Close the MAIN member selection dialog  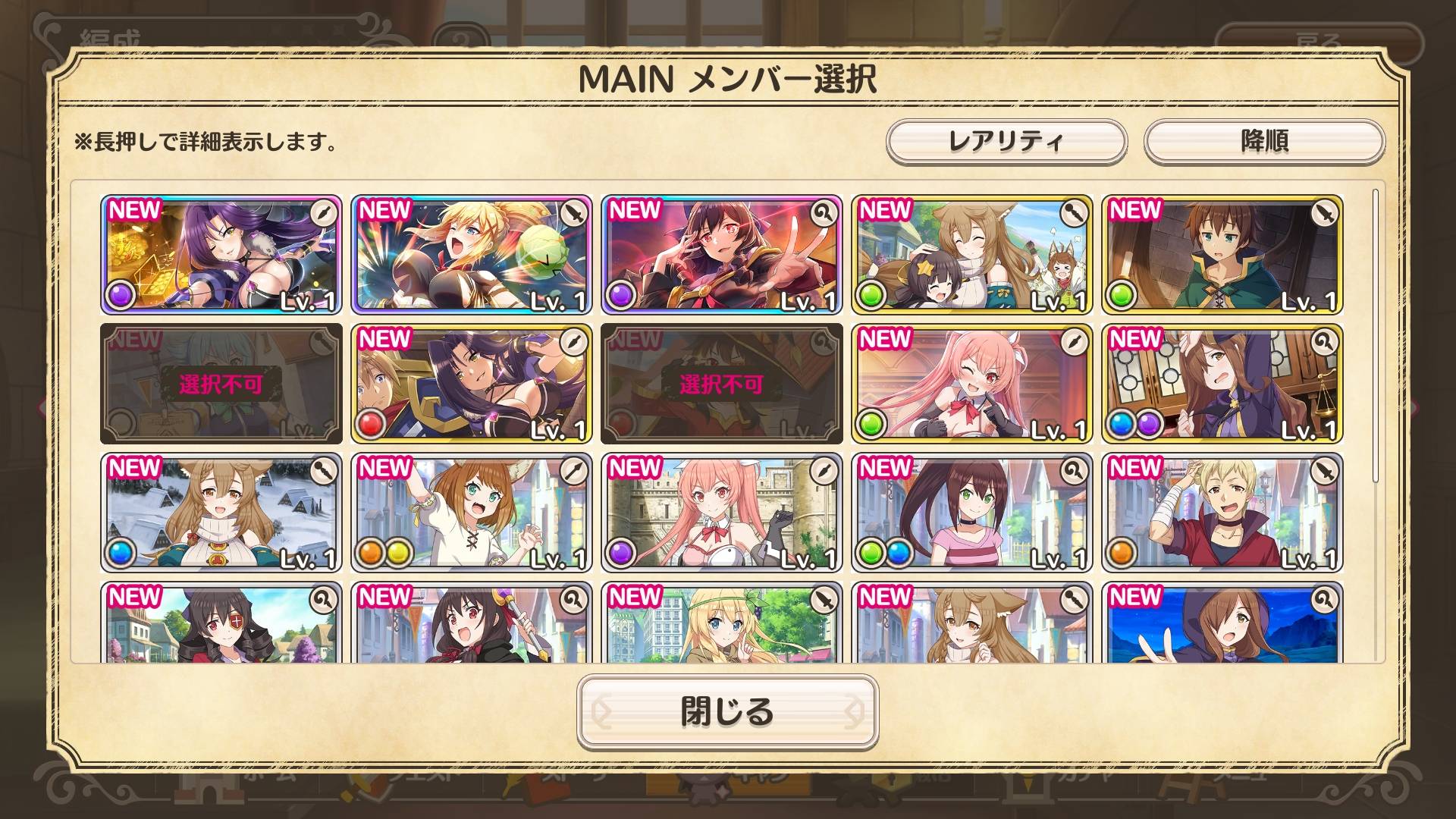[727, 711]
